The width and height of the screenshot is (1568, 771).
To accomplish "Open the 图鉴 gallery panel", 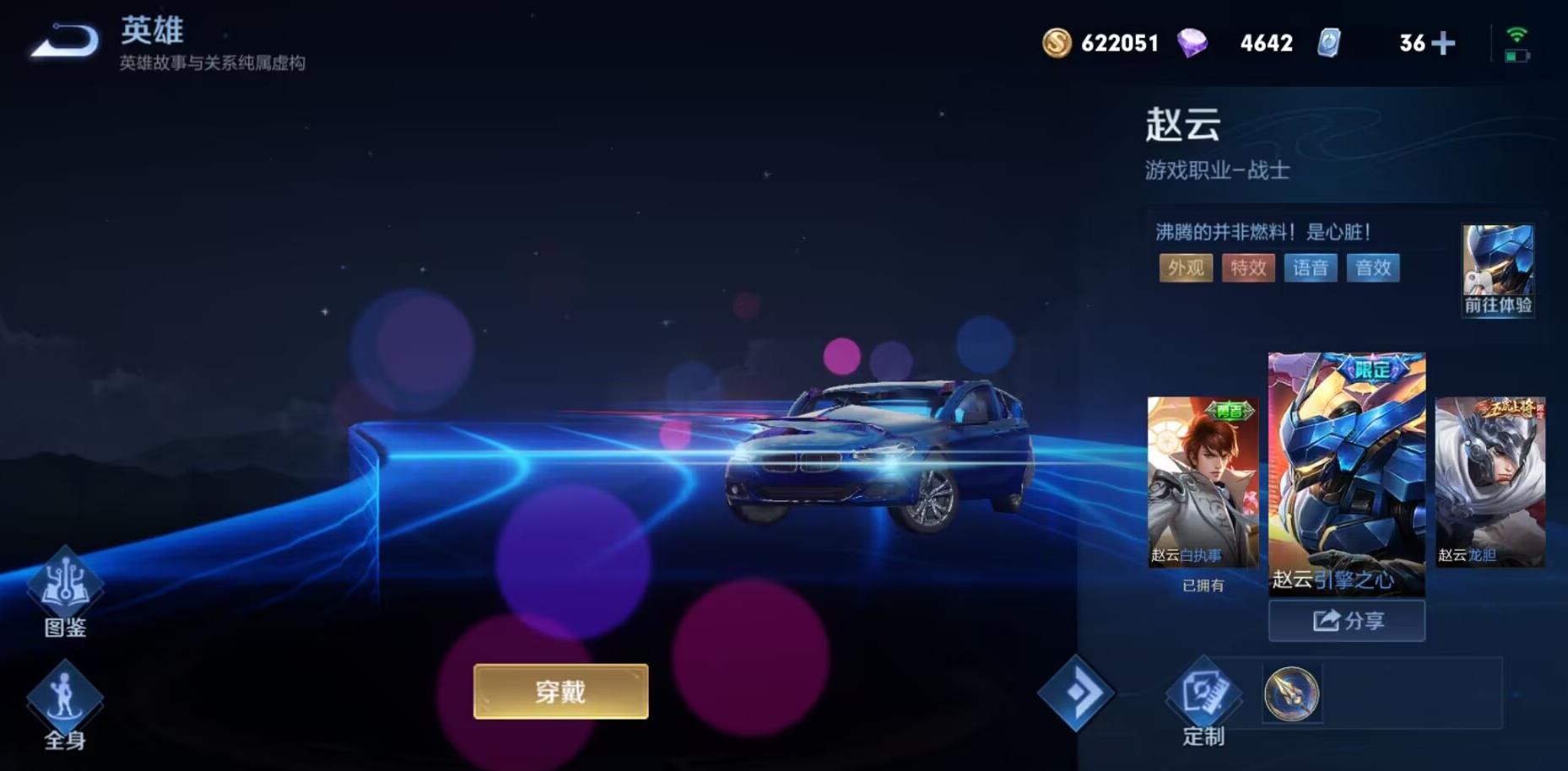I will click(x=64, y=590).
